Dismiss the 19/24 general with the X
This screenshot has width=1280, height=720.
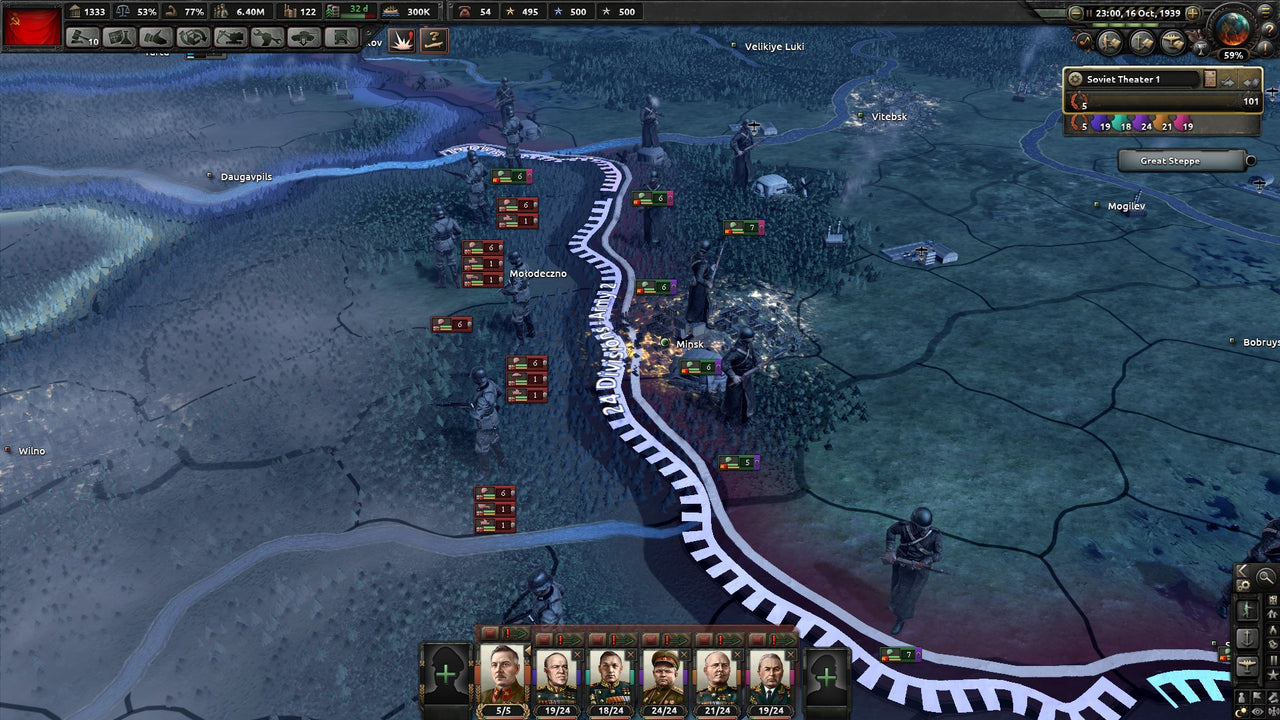click(x=791, y=654)
